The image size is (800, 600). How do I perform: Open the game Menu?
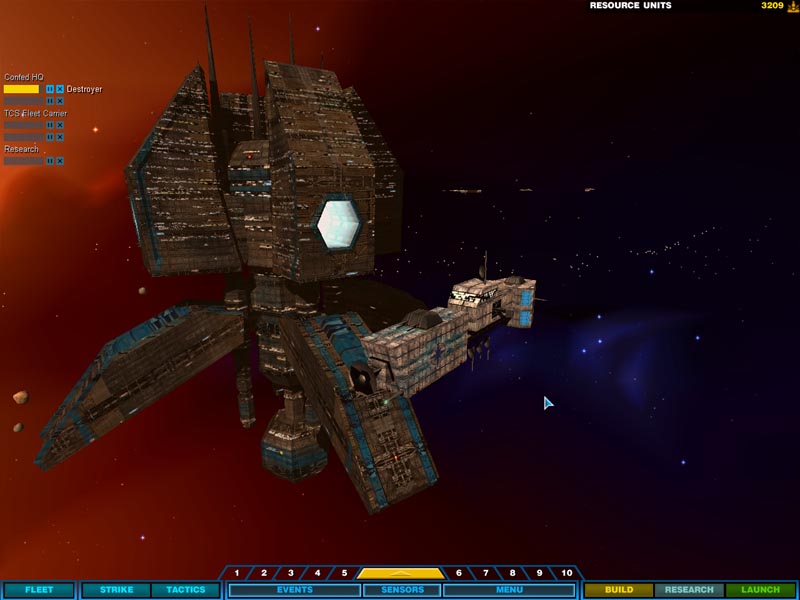[509, 590]
